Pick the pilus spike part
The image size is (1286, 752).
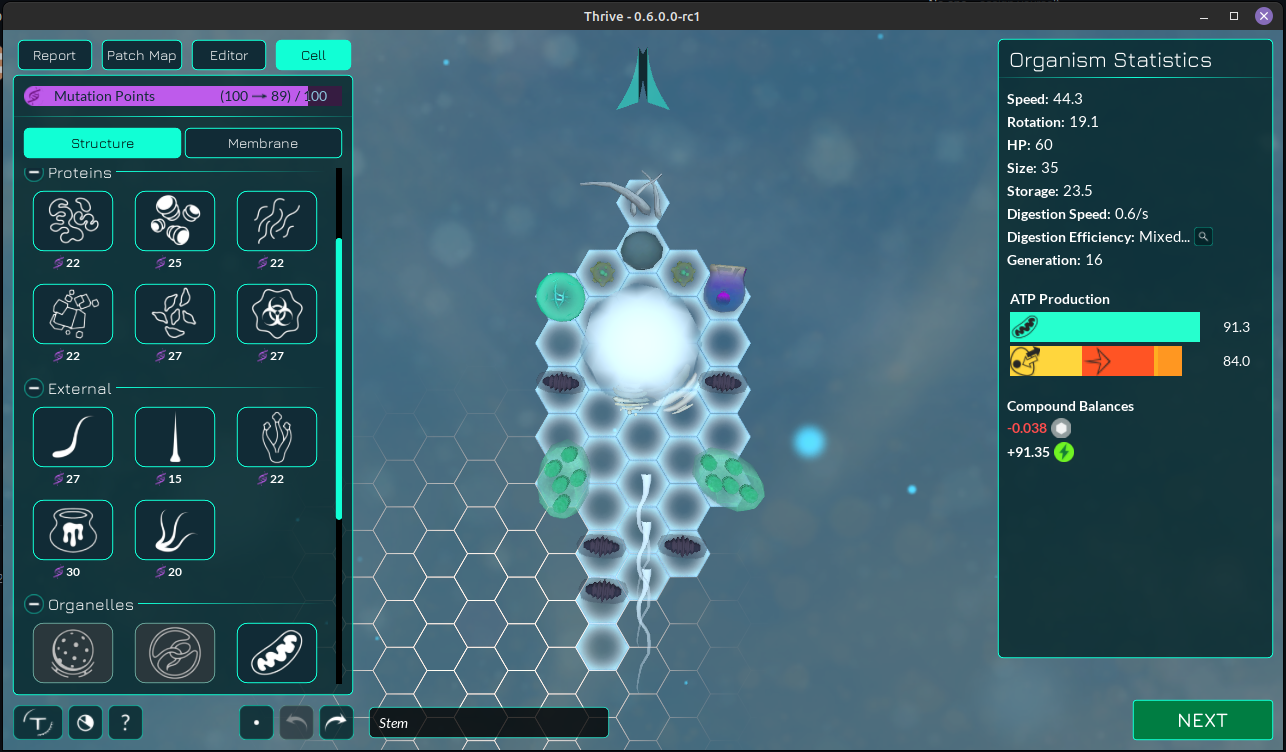[x=175, y=437]
